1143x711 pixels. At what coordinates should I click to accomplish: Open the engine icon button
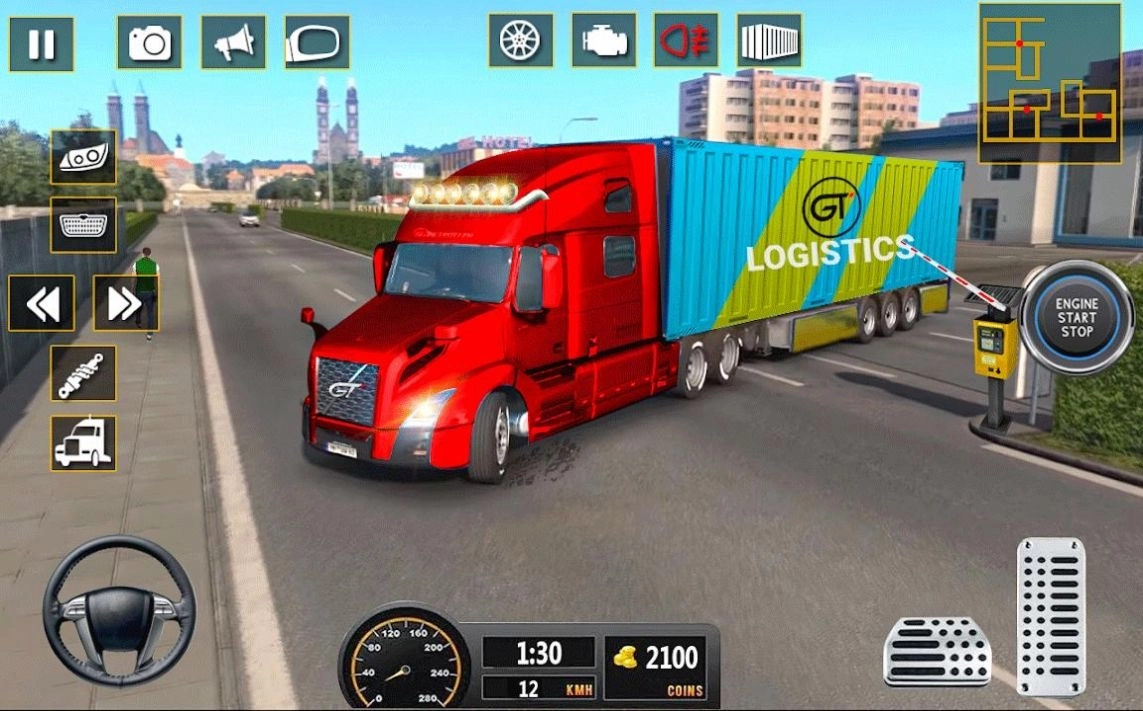point(604,41)
